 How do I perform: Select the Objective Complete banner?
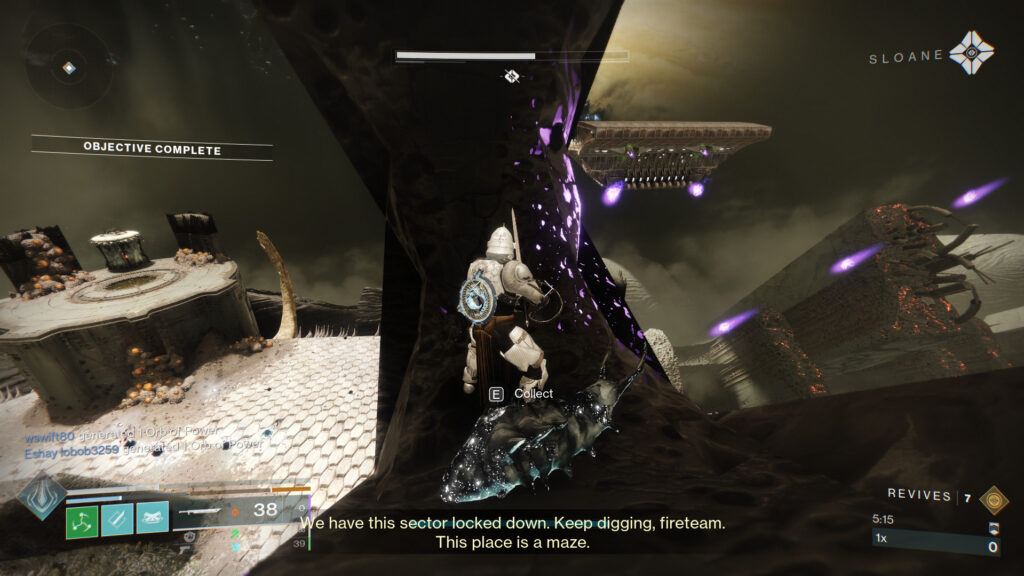click(x=152, y=150)
